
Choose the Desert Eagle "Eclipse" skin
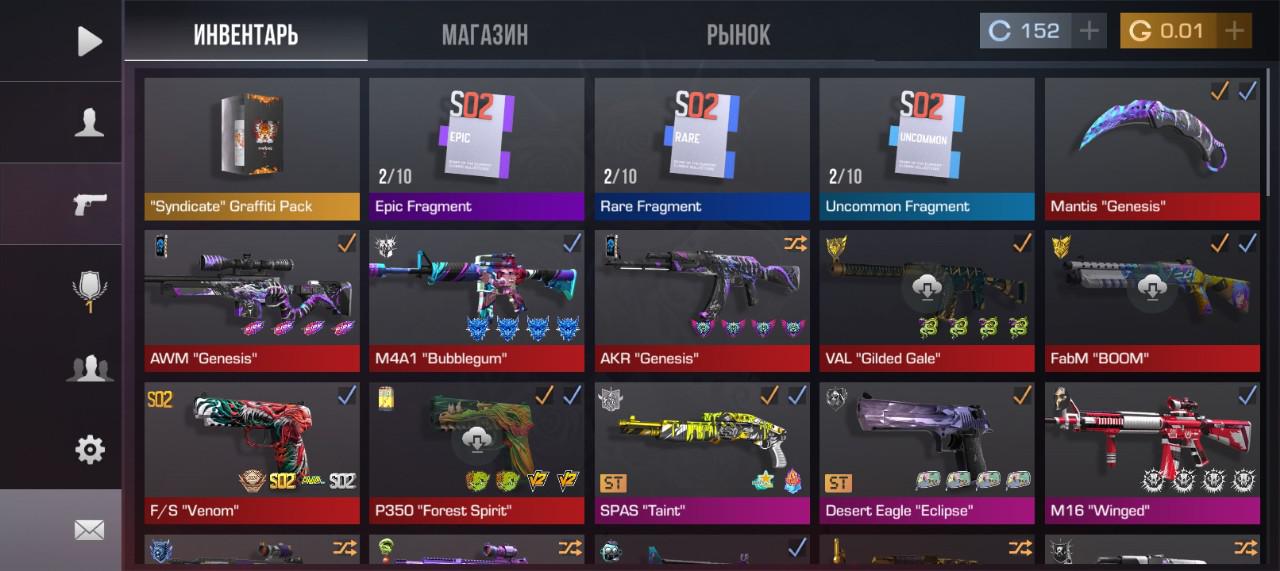point(927,453)
